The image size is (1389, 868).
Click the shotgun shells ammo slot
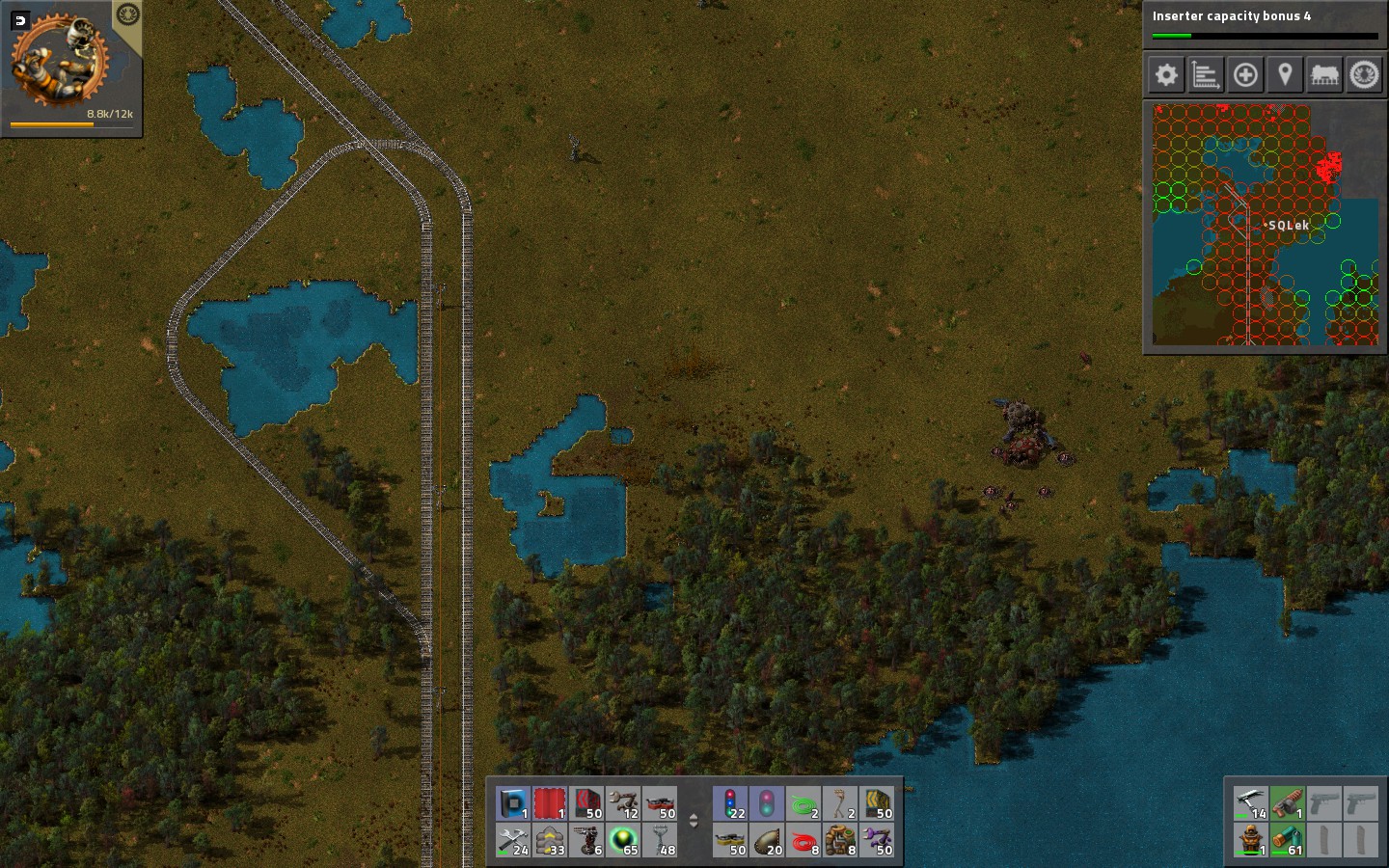1287,840
